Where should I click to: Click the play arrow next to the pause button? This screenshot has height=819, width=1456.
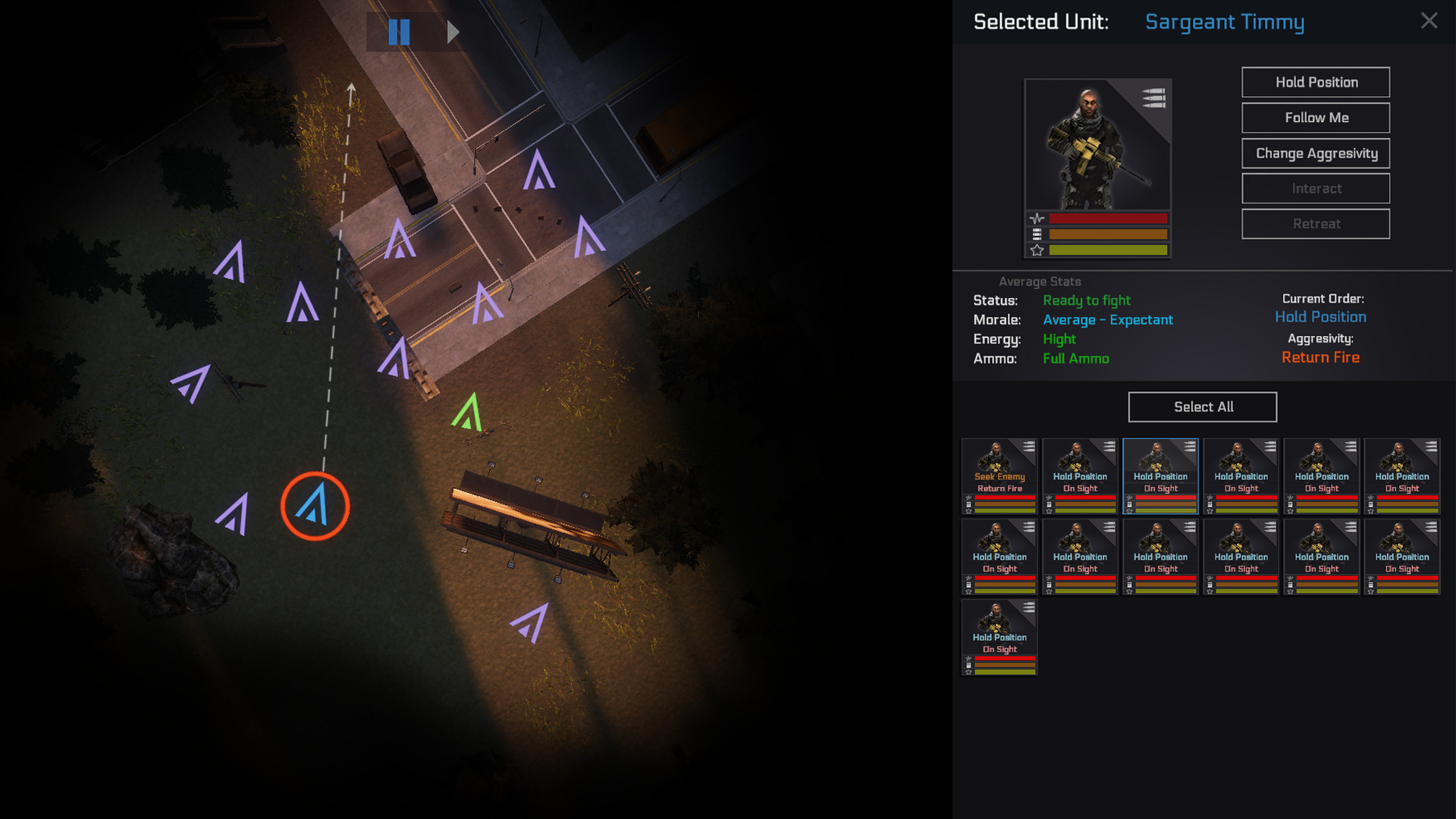[453, 32]
